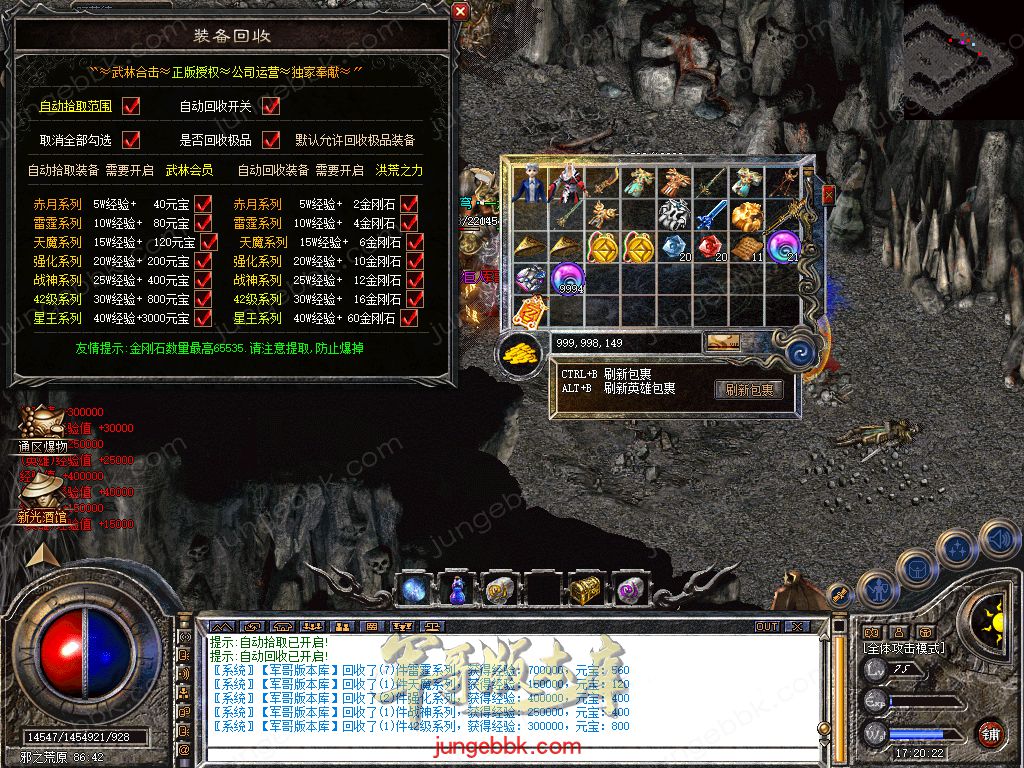Toggle sound with the speaker button

pyautogui.click(x=997, y=540)
